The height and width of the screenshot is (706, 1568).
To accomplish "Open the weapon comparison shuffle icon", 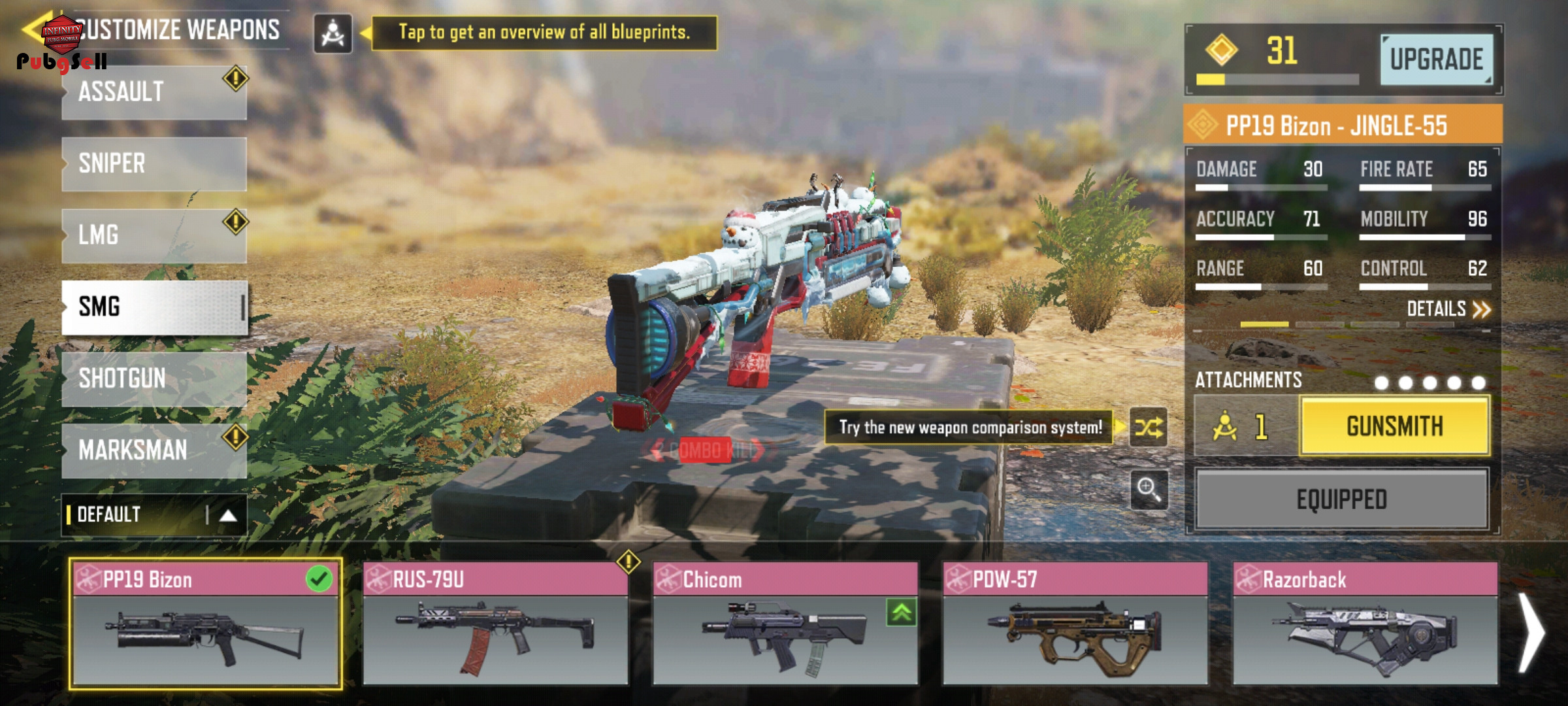I will tap(1148, 428).
